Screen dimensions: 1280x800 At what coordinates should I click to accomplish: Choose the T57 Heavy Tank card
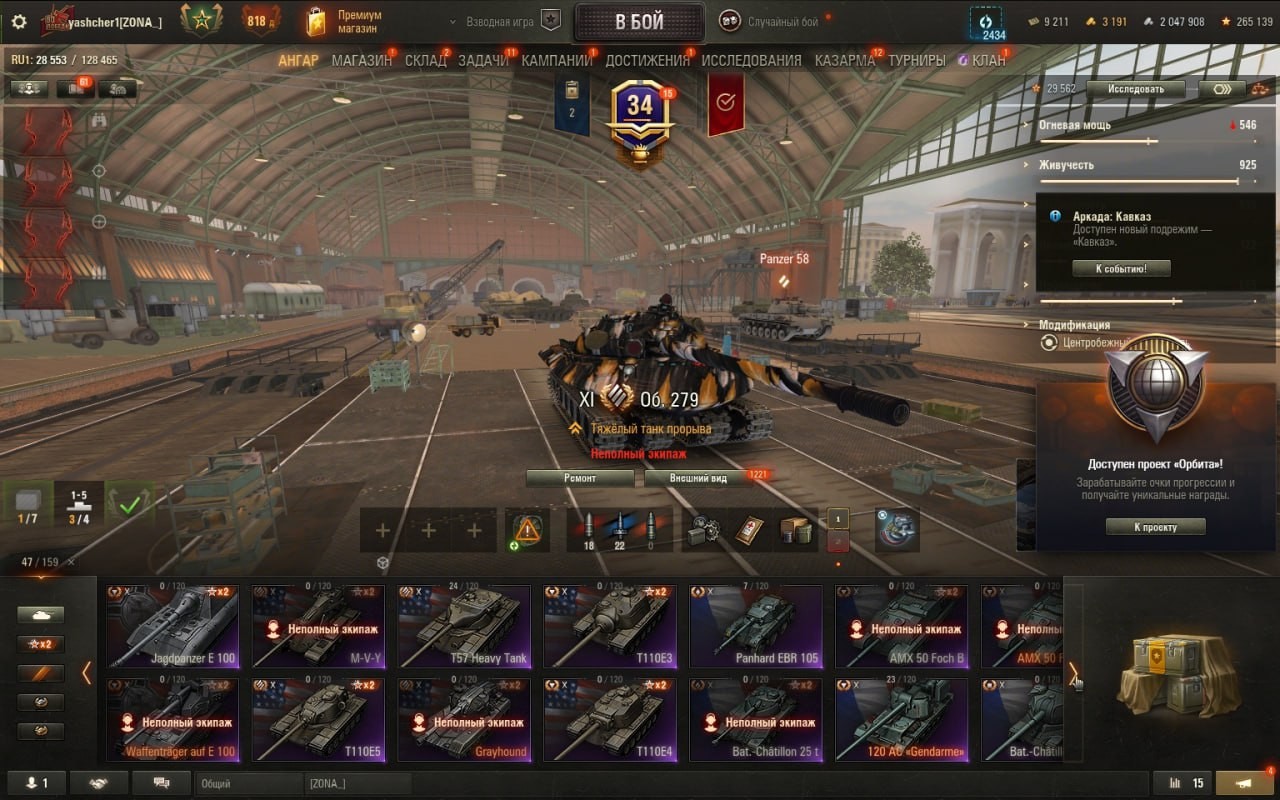click(x=464, y=626)
